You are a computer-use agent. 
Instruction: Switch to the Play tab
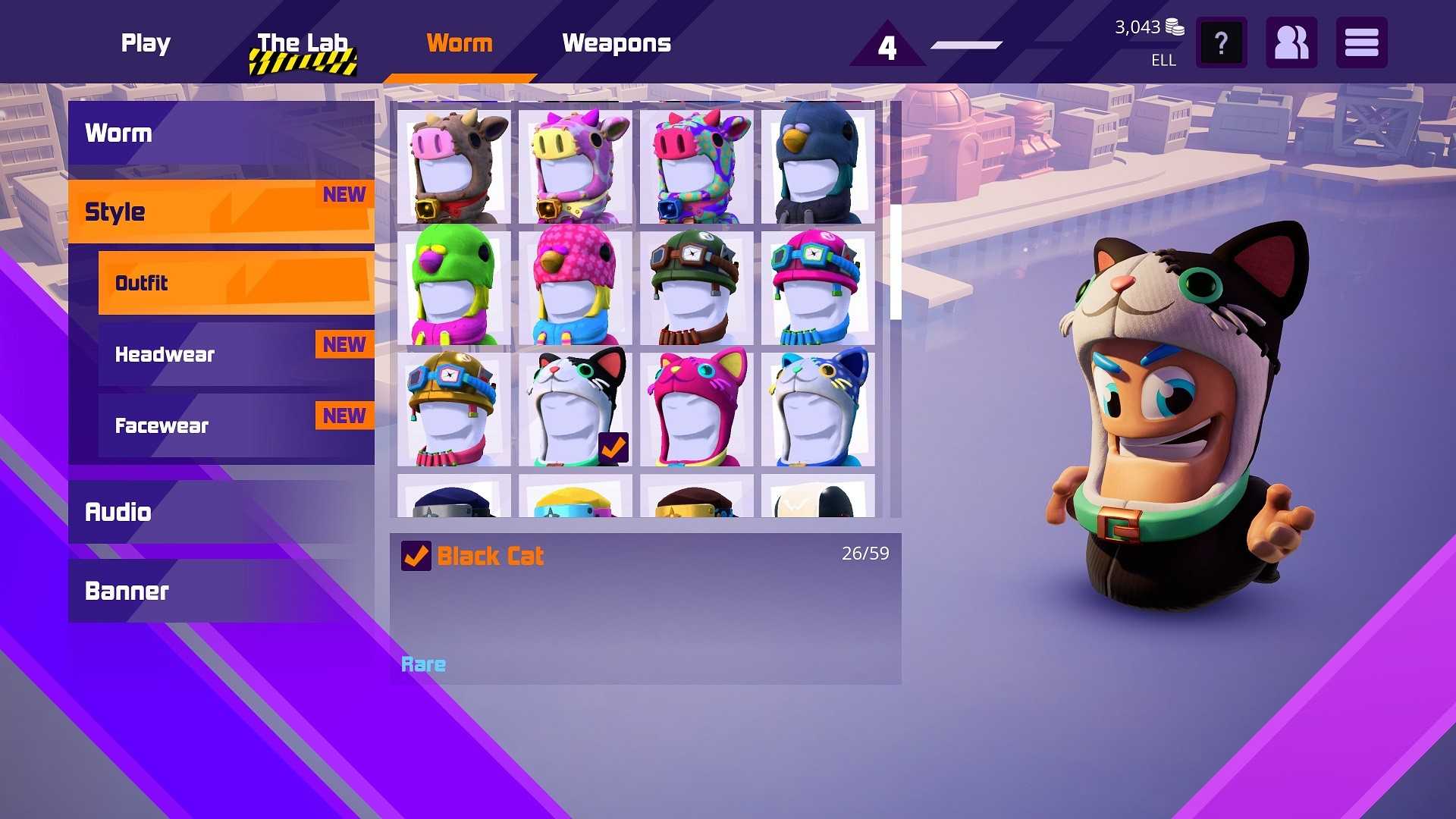[146, 43]
